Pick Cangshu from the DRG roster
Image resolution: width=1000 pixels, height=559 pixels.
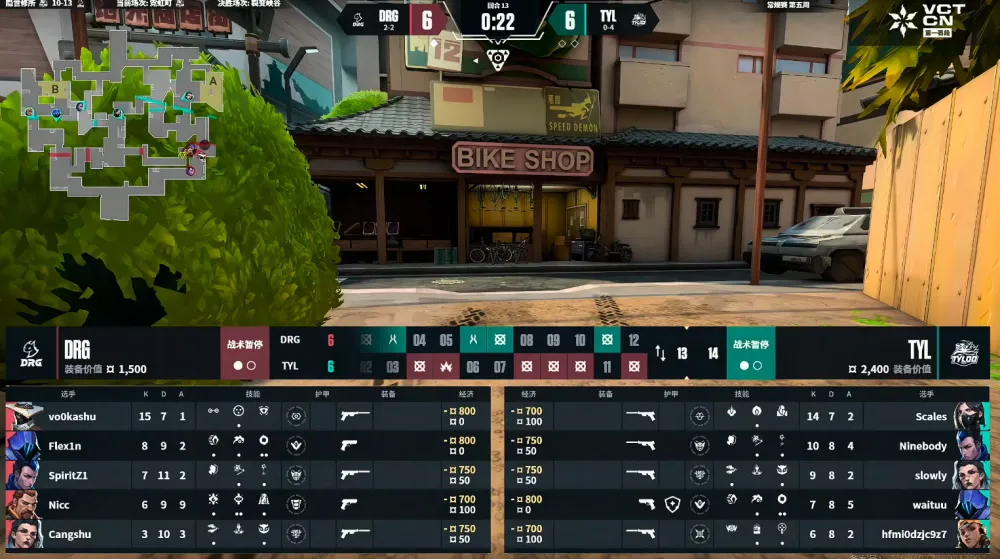tap(248, 534)
